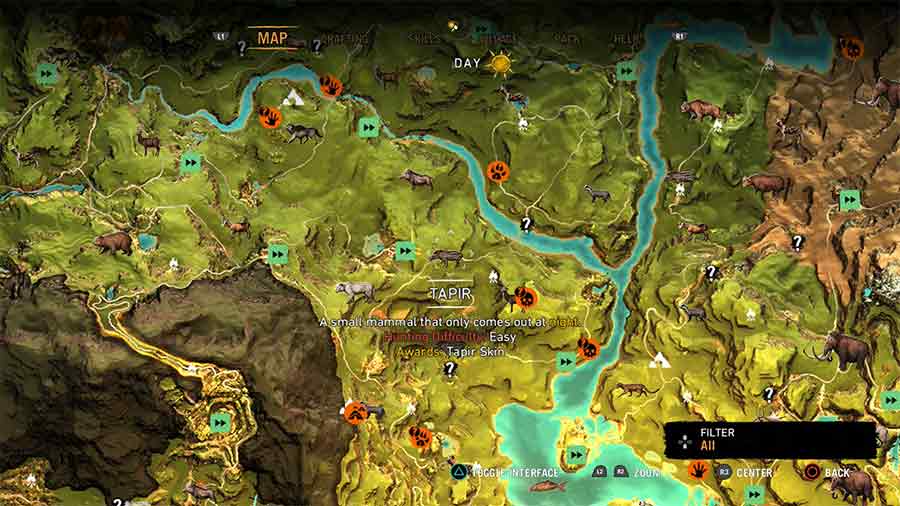Select the brown bear map marker

click(x=112, y=241)
